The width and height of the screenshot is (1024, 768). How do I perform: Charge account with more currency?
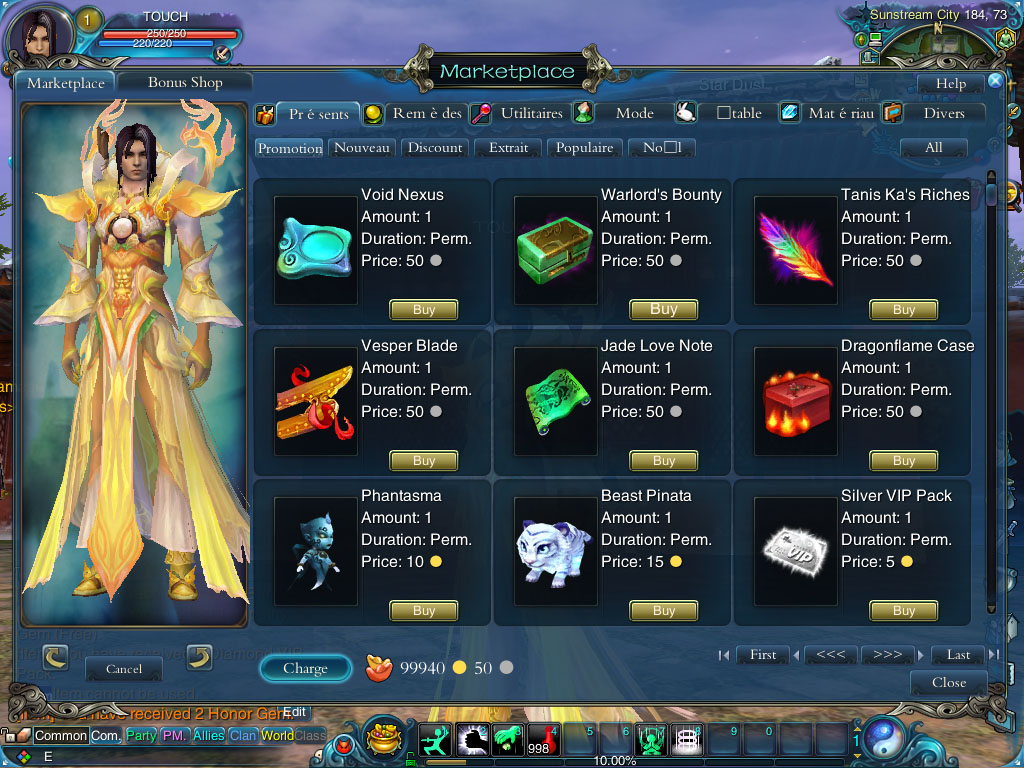[305, 668]
